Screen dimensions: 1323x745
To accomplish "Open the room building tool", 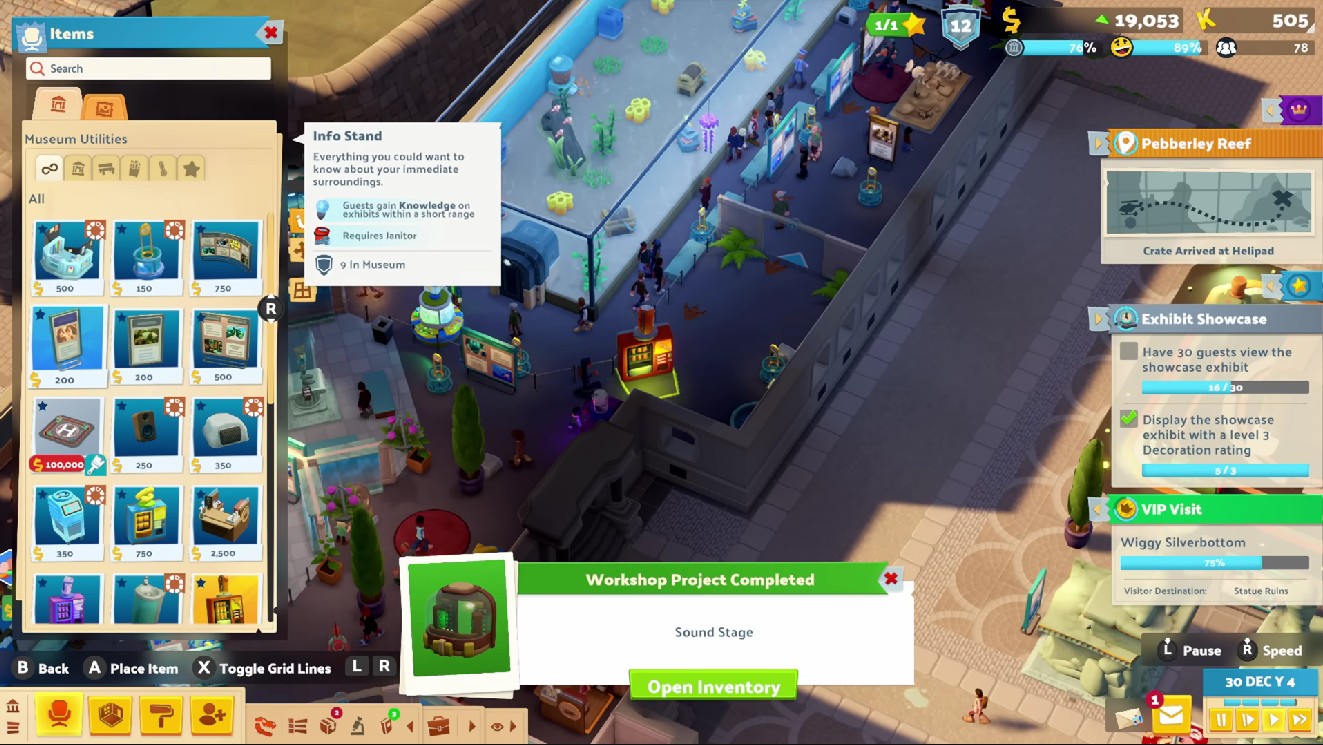I will click(x=109, y=715).
